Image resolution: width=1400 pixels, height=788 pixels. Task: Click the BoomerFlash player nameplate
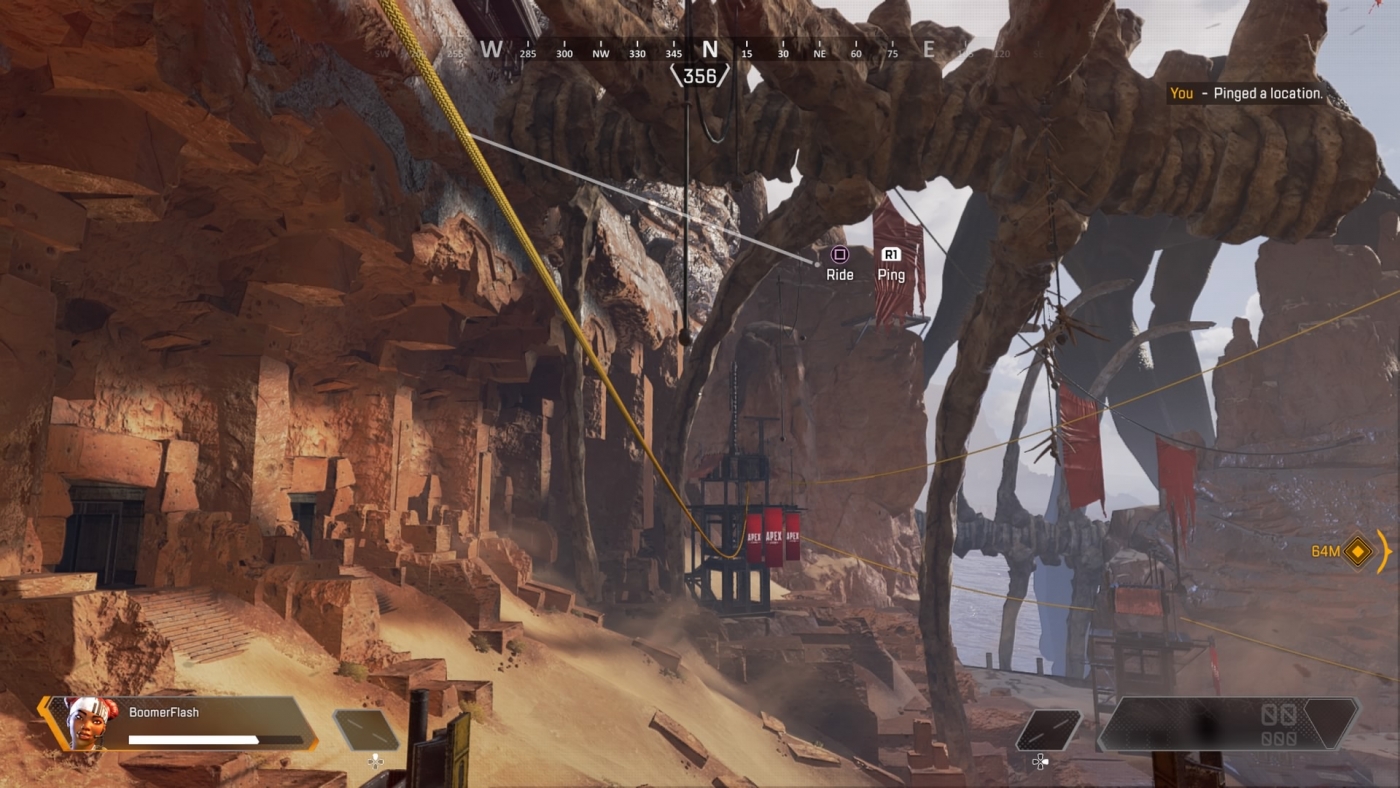click(163, 712)
